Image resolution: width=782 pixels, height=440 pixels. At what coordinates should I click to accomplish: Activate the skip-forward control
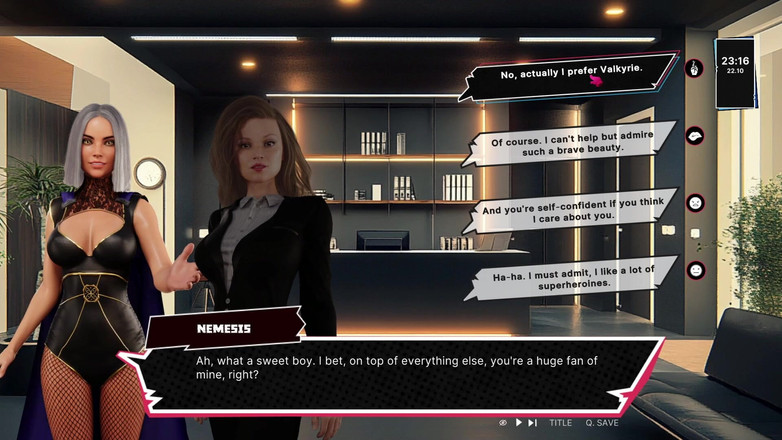(x=532, y=423)
